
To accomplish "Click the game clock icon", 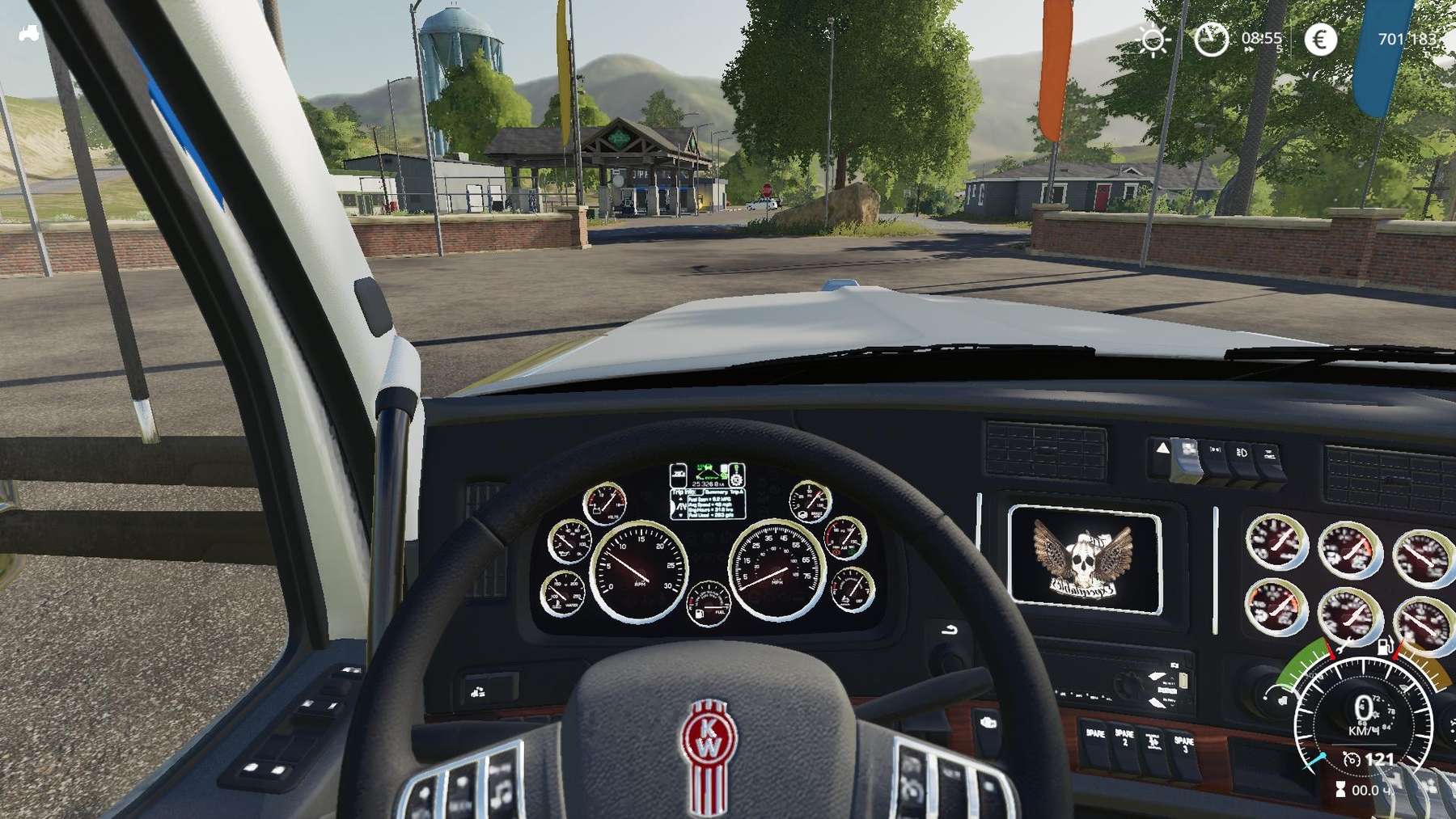I will tap(1211, 39).
